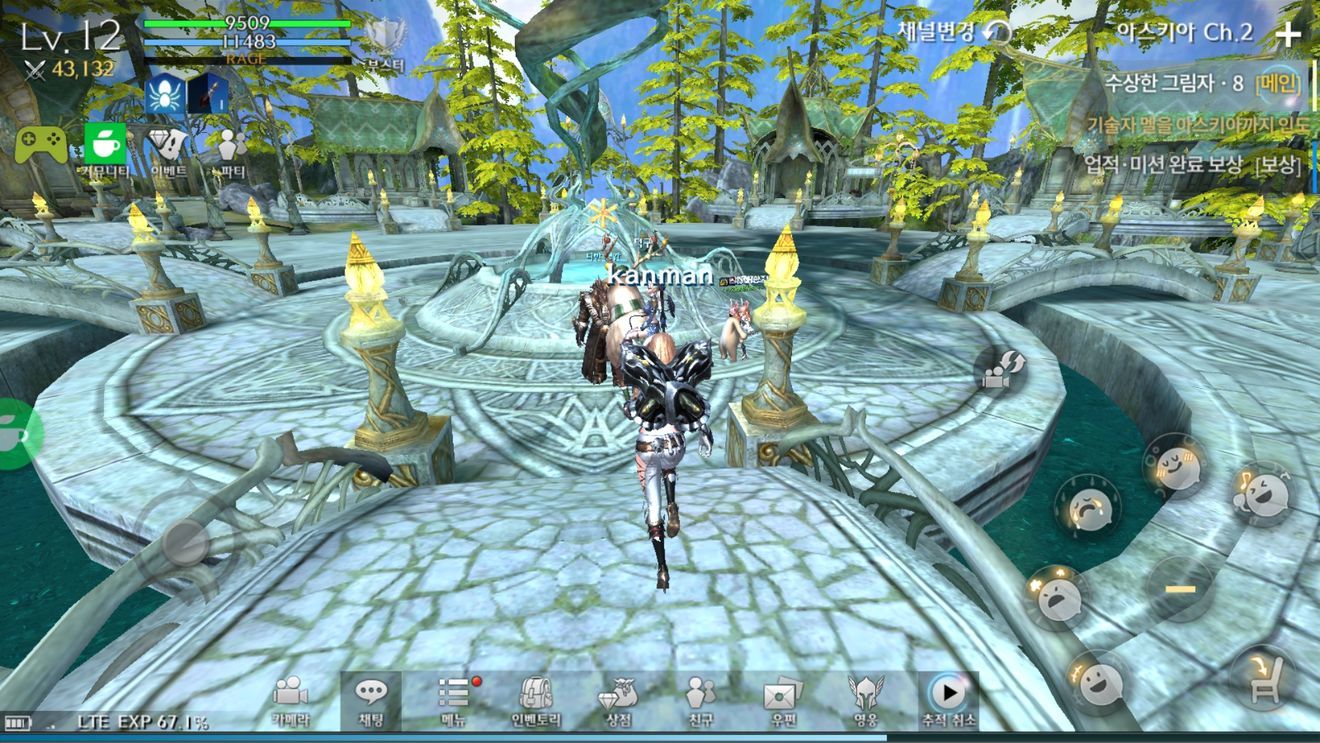Open the 메뉴 main menu
The image size is (1320, 743).
pos(454,699)
